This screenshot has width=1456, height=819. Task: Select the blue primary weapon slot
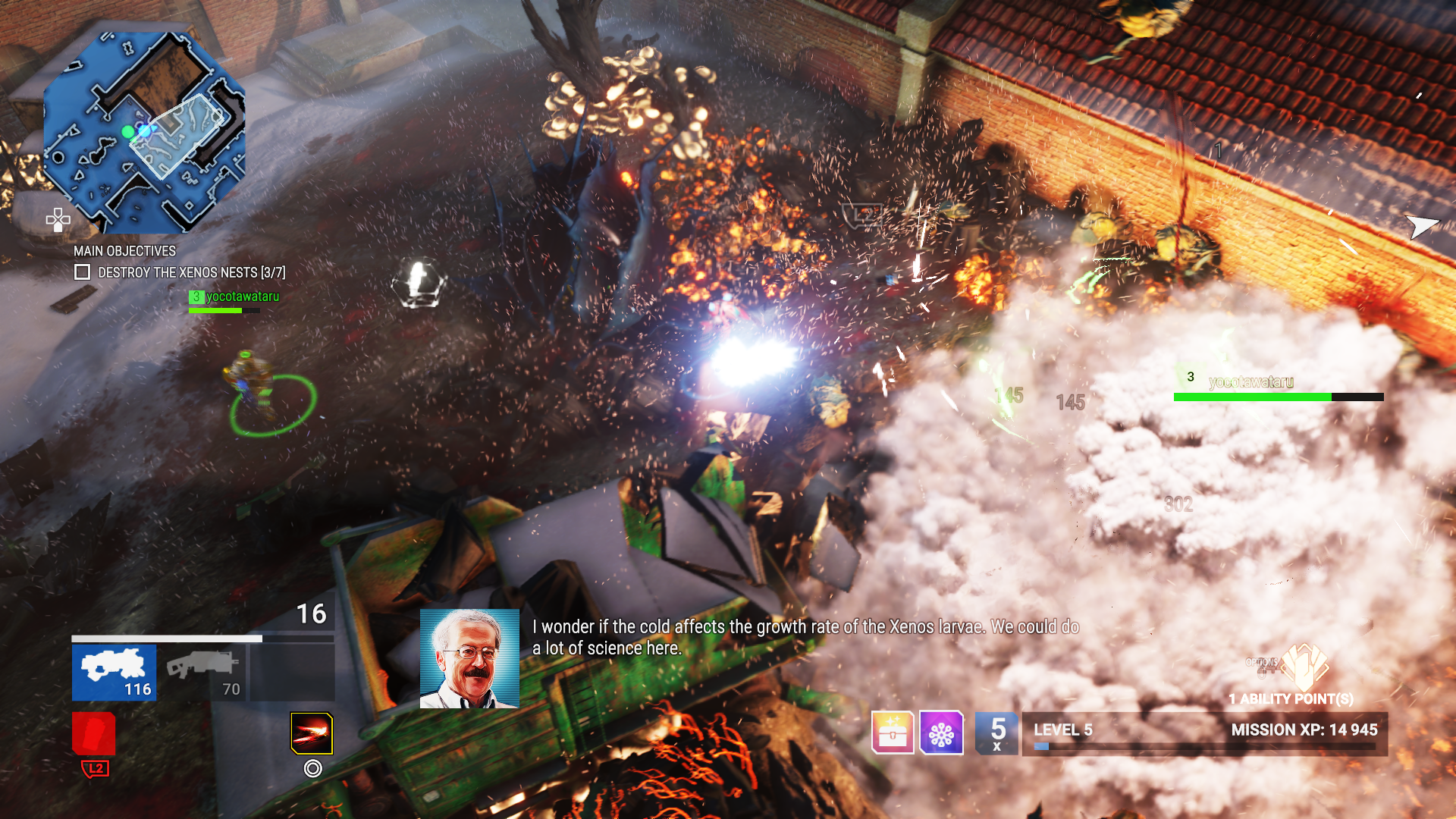114,672
